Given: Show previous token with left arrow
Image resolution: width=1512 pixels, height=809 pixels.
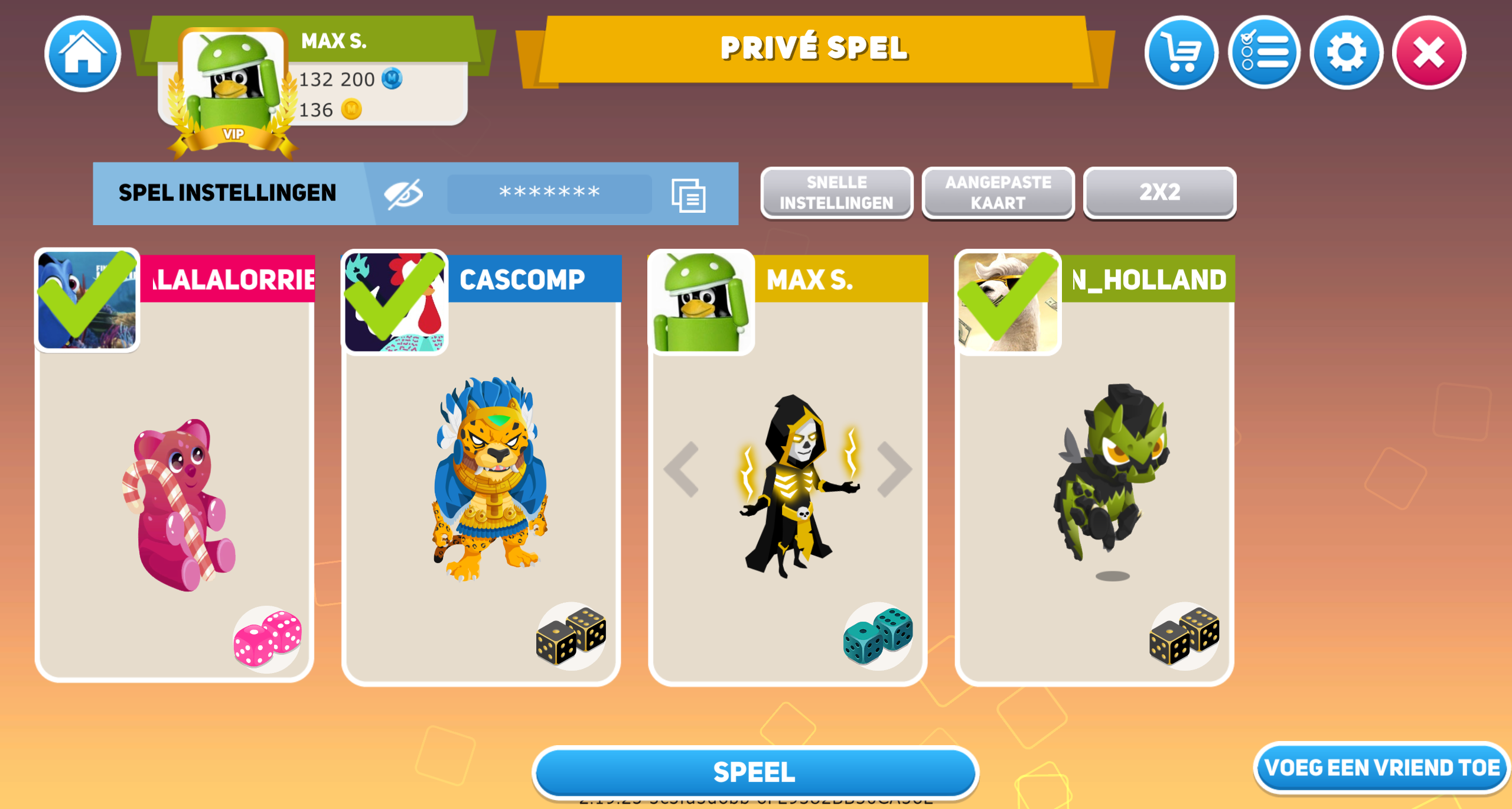Looking at the screenshot, I should [682, 469].
